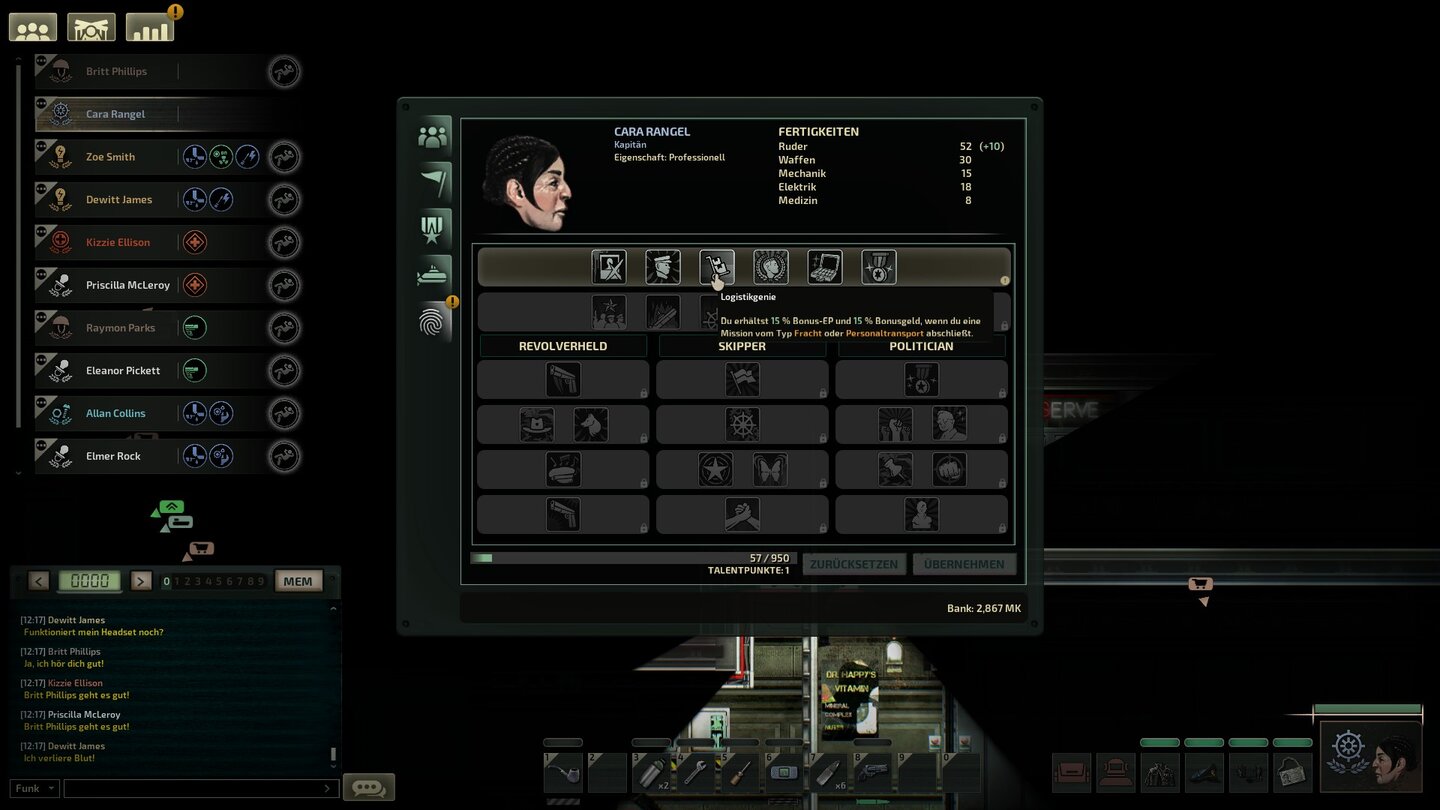Toggle the chat bubble icon beside message bar
1440x810 pixels.
click(x=368, y=787)
